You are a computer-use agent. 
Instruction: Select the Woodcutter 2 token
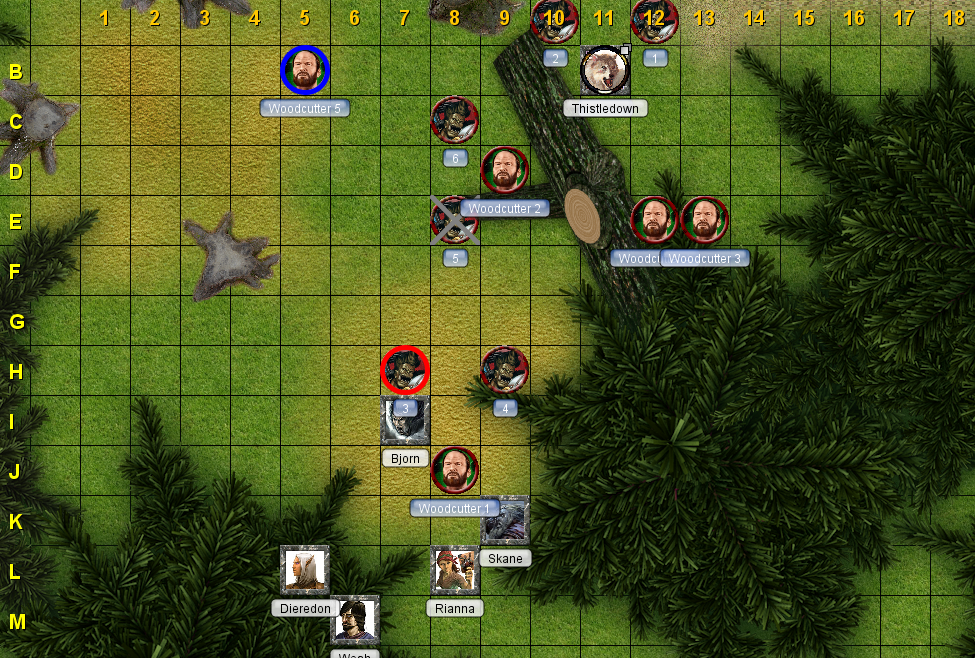click(x=505, y=170)
